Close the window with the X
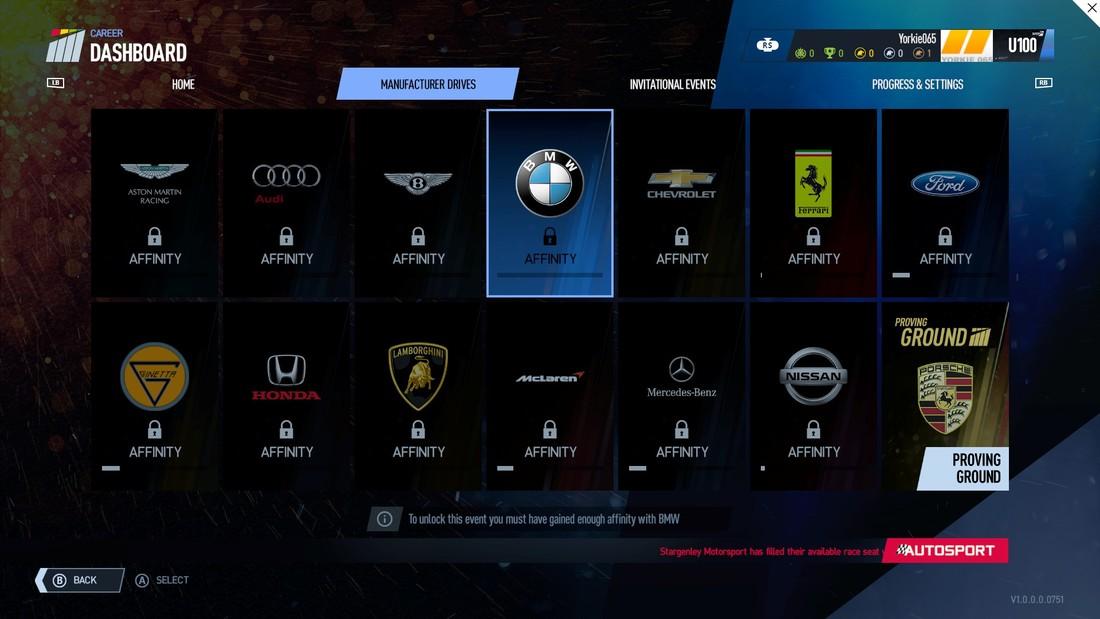Screen dimensions: 1100x619 coord(1090,9)
